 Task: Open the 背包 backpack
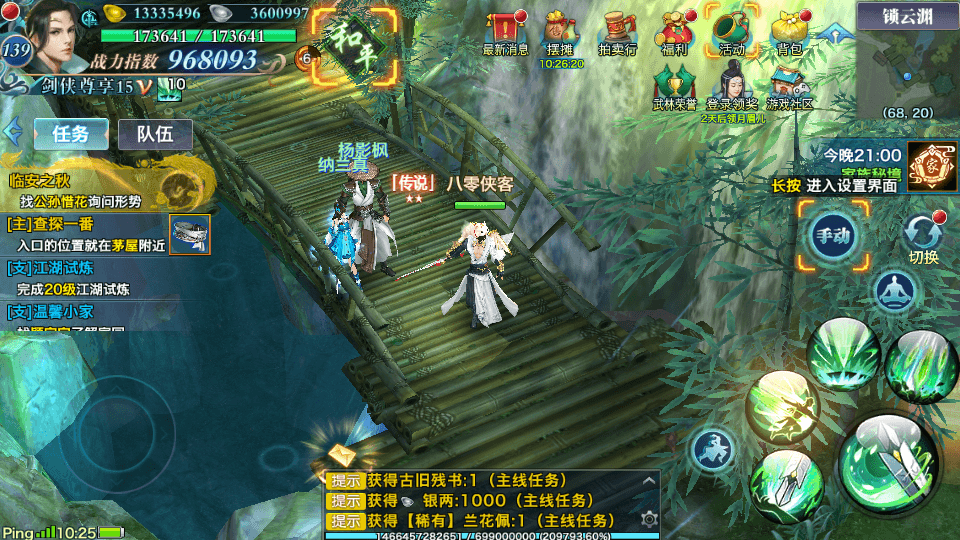789,32
